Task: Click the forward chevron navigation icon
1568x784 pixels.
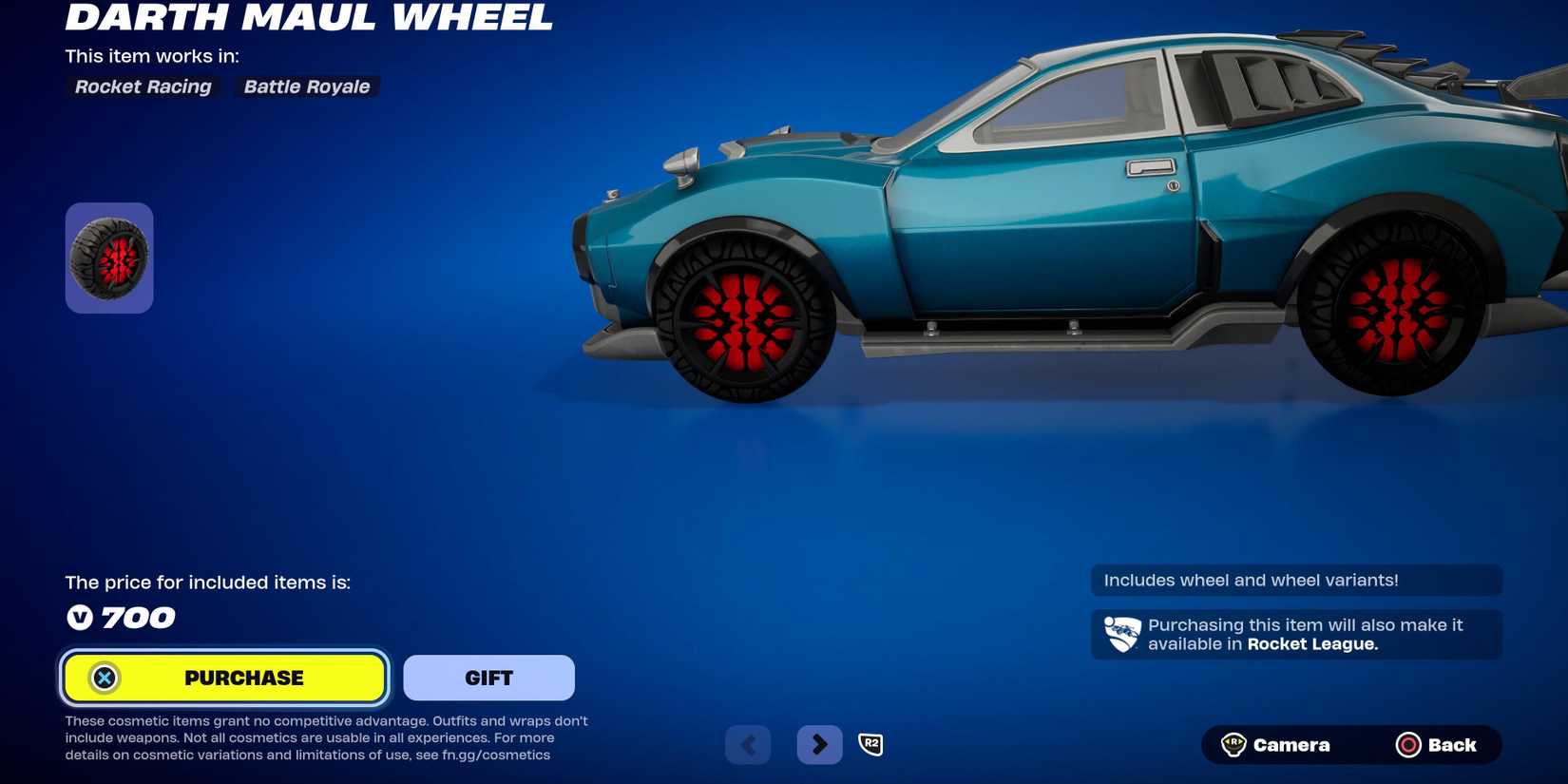Action: coord(819,744)
